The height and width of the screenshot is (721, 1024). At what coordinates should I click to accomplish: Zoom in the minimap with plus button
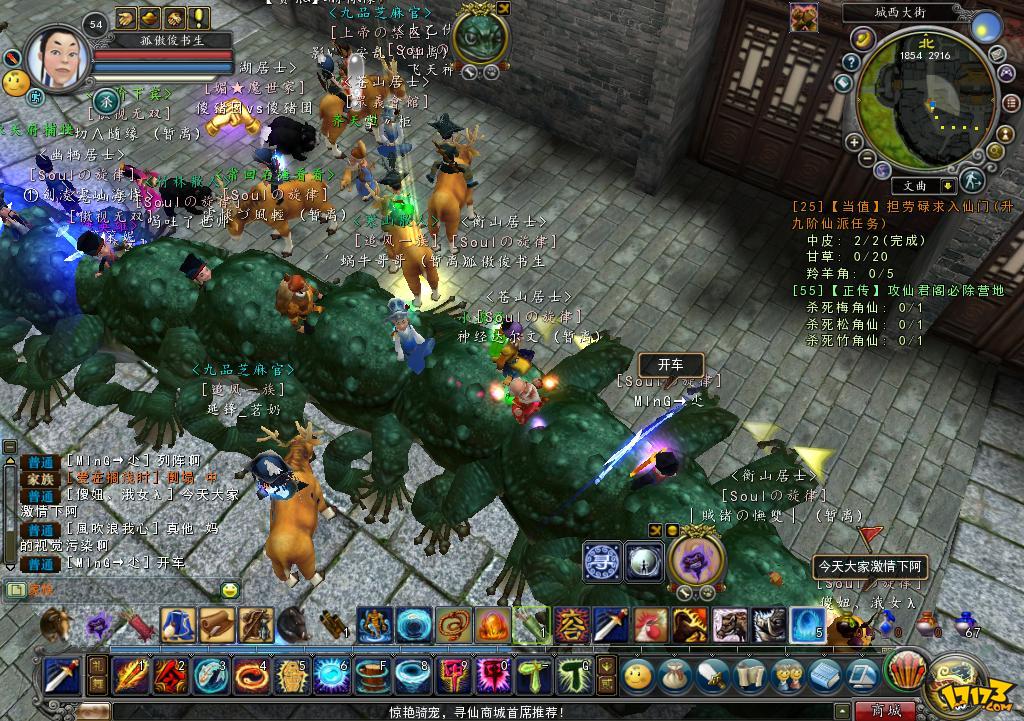[x=854, y=143]
